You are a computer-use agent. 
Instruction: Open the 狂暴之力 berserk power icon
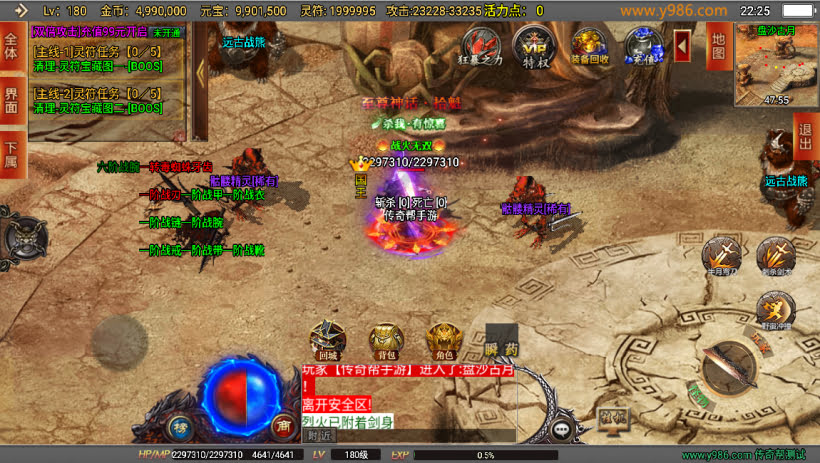pyautogui.click(x=482, y=46)
